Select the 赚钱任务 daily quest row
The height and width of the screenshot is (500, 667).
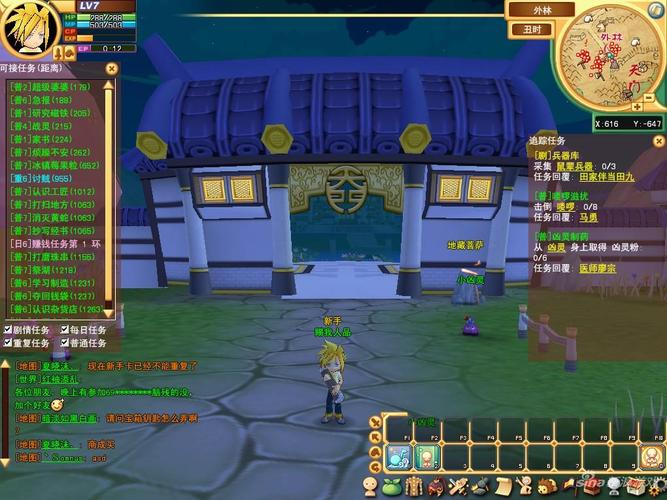(55, 243)
